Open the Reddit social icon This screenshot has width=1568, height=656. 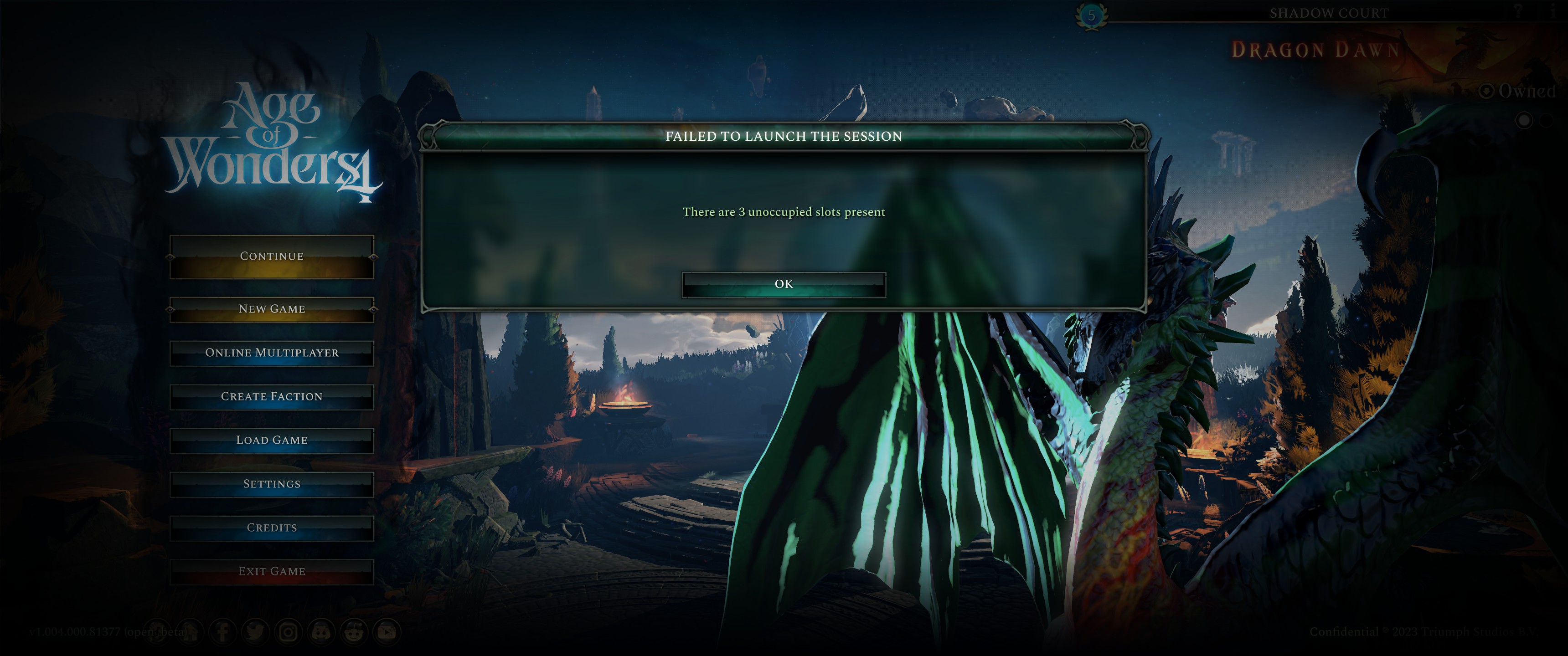353,632
